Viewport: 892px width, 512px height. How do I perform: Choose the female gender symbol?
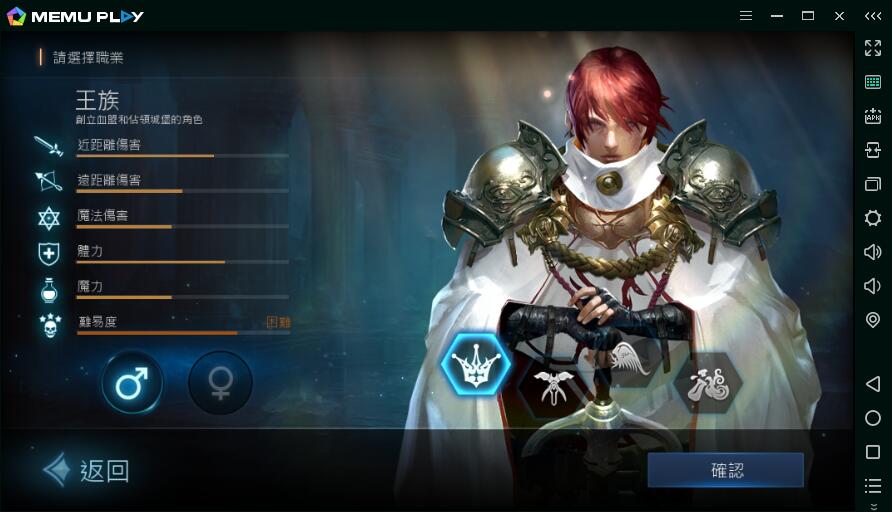(x=220, y=383)
